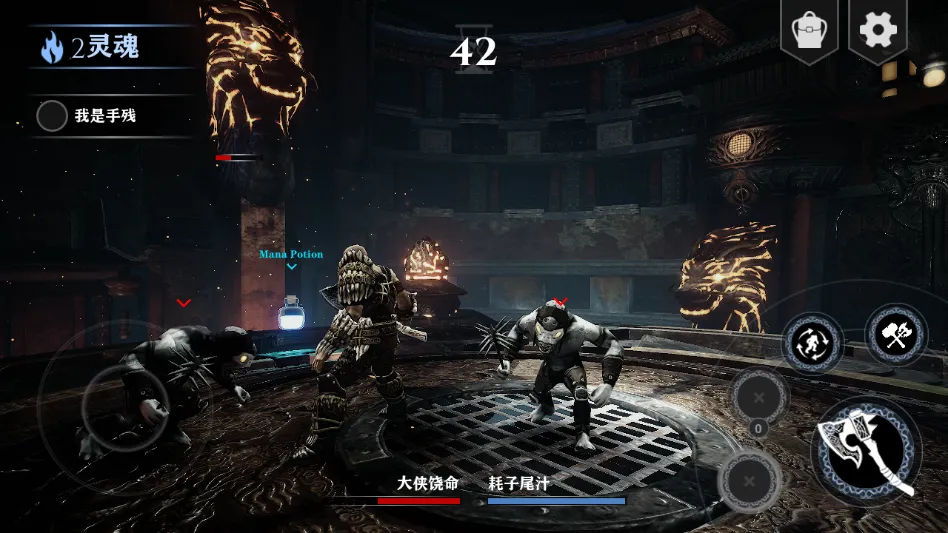The width and height of the screenshot is (948, 533).
Task: Open the gear settings menu
Action: 878,30
